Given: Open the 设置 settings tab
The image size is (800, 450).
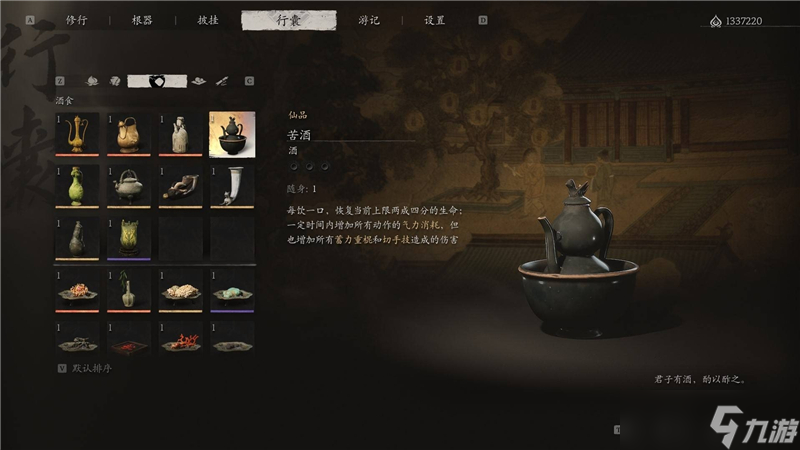Looking at the screenshot, I should [x=435, y=19].
